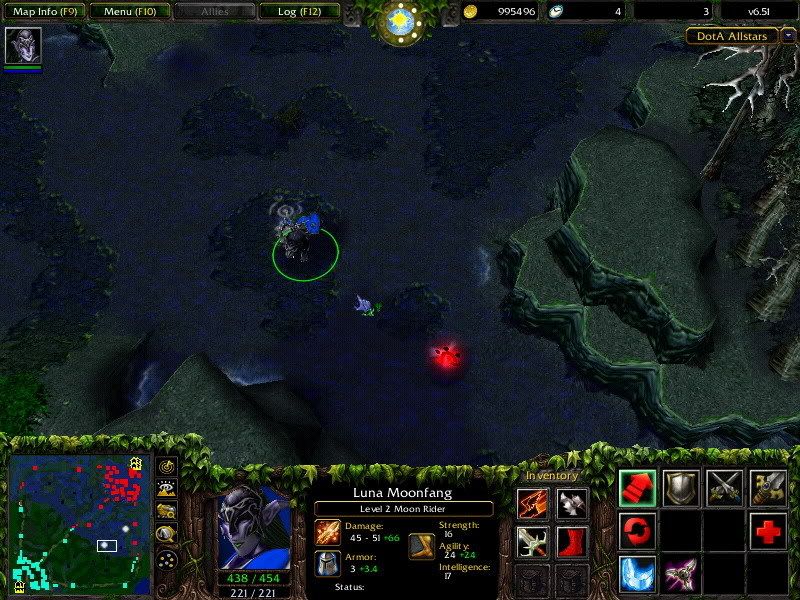Activate the minimap signal ping button
800x600 pixels.
coord(167,466)
